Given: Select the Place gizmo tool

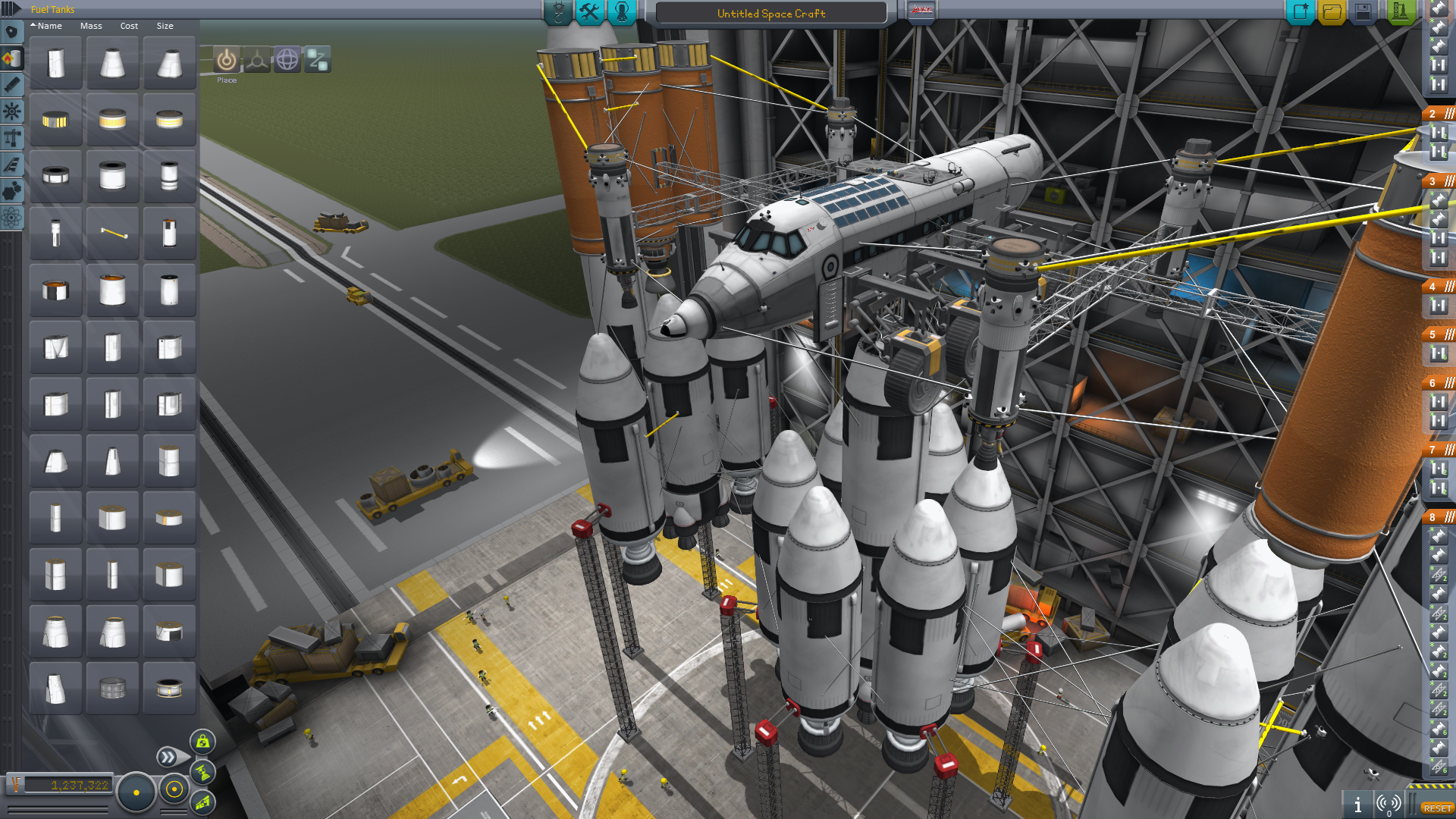Looking at the screenshot, I should (226, 60).
